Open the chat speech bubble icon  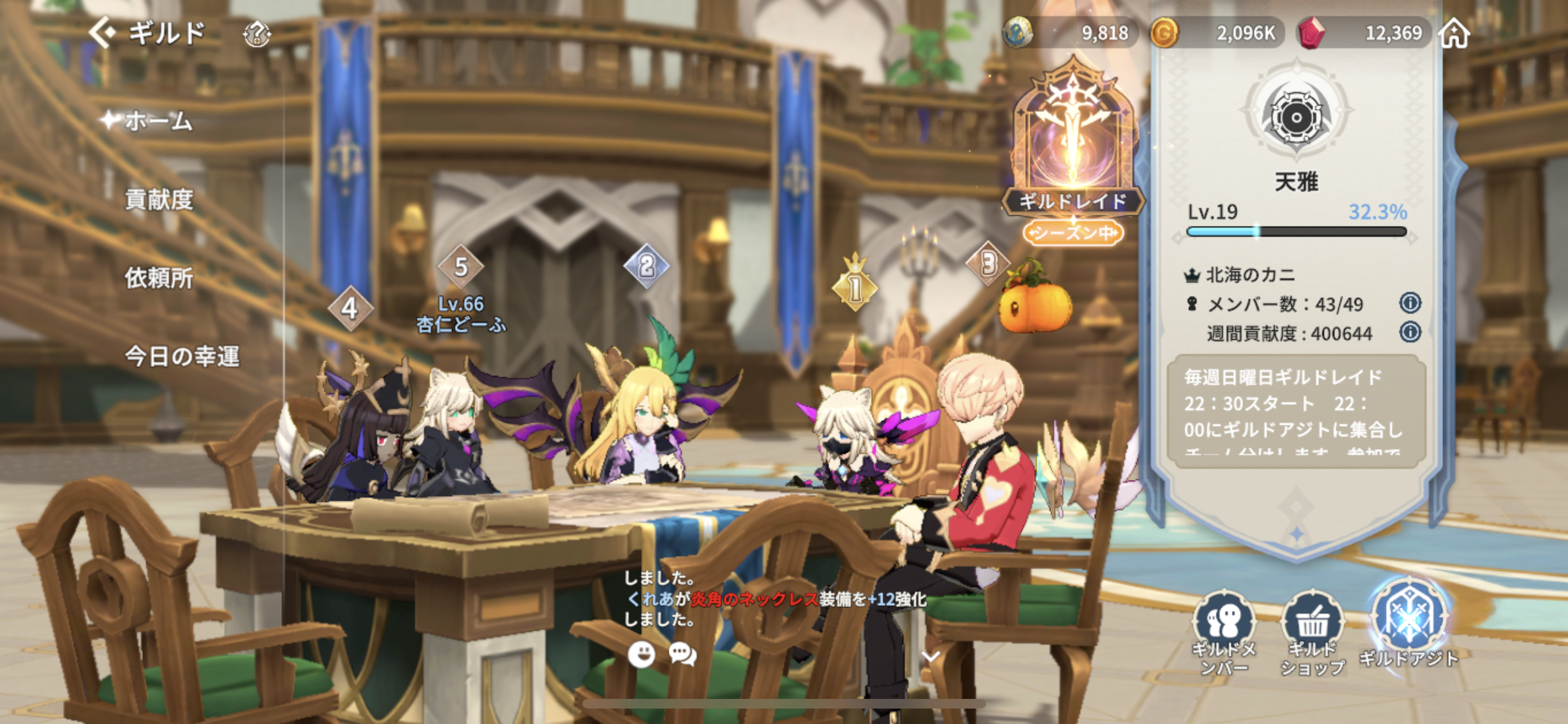[682, 654]
